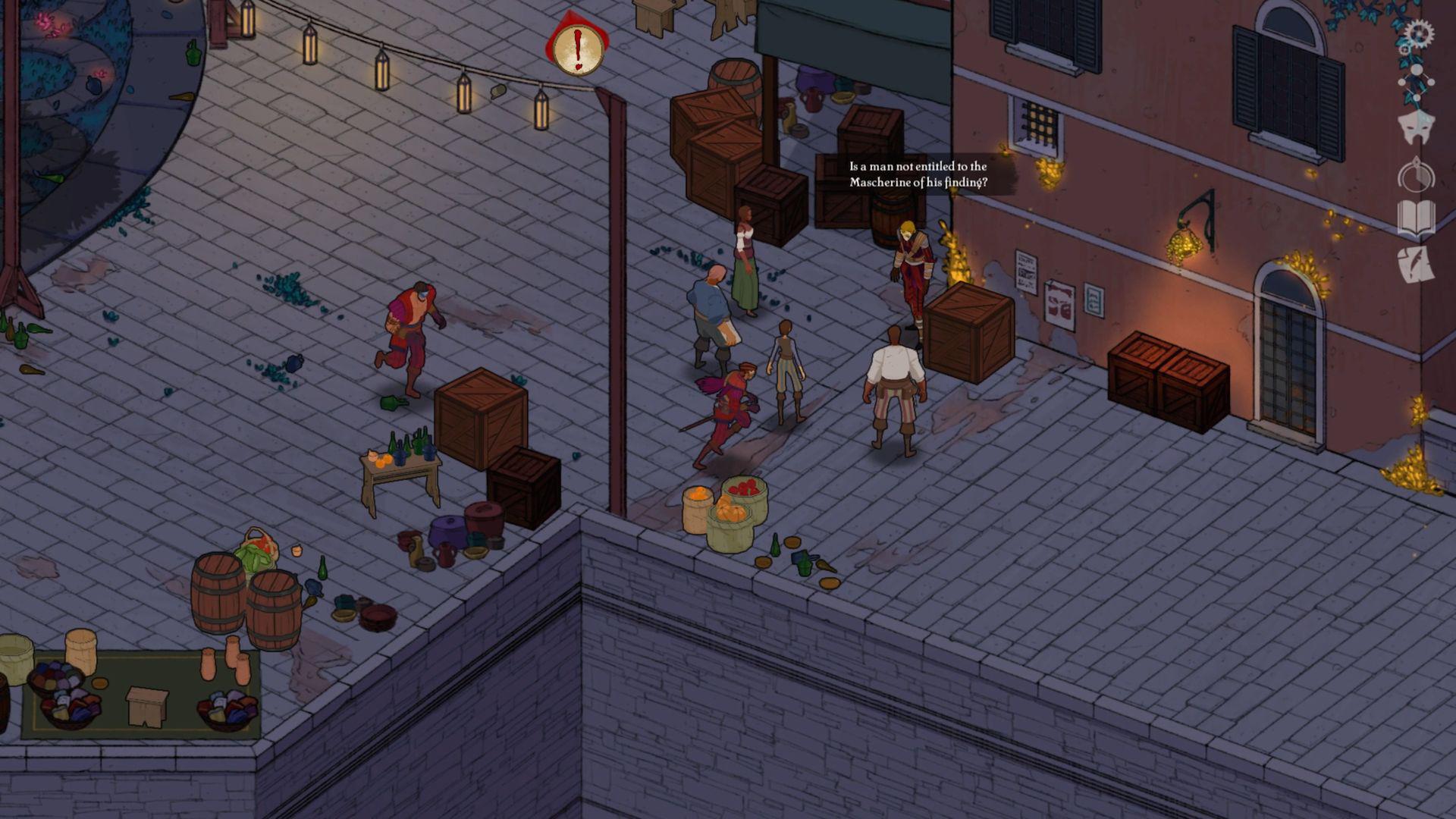The image size is (1456, 819).
Task: Select the small gear beside the settings cog
Action: tap(1405, 49)
